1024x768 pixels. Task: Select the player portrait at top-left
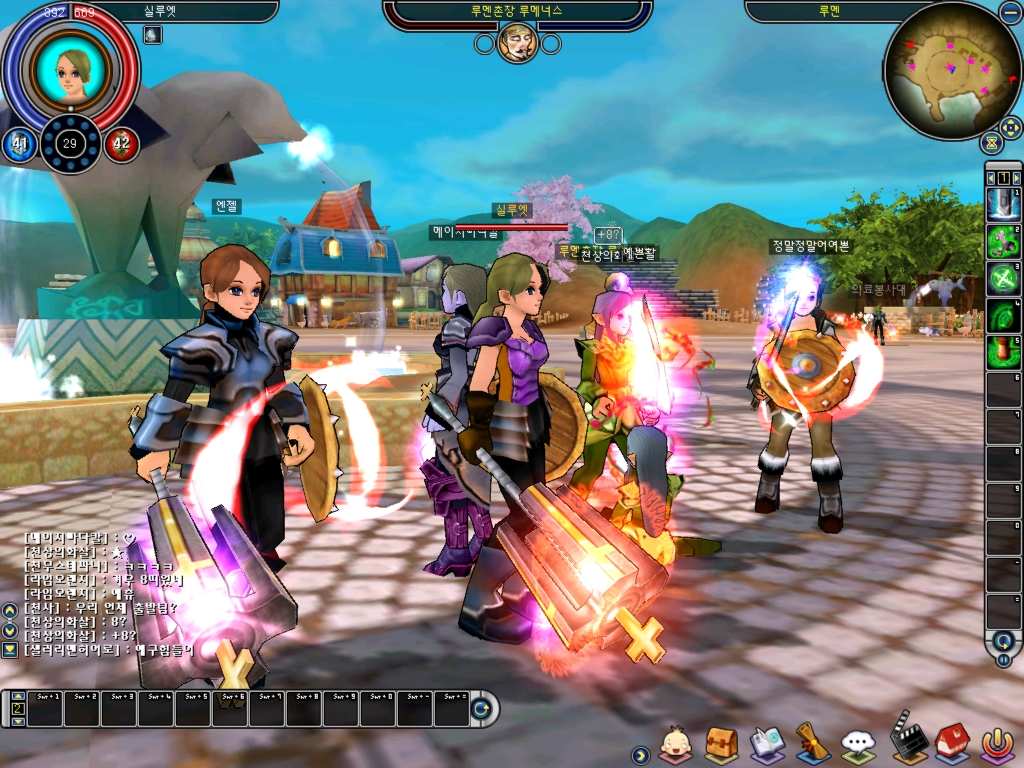click(x=70, y=68)
